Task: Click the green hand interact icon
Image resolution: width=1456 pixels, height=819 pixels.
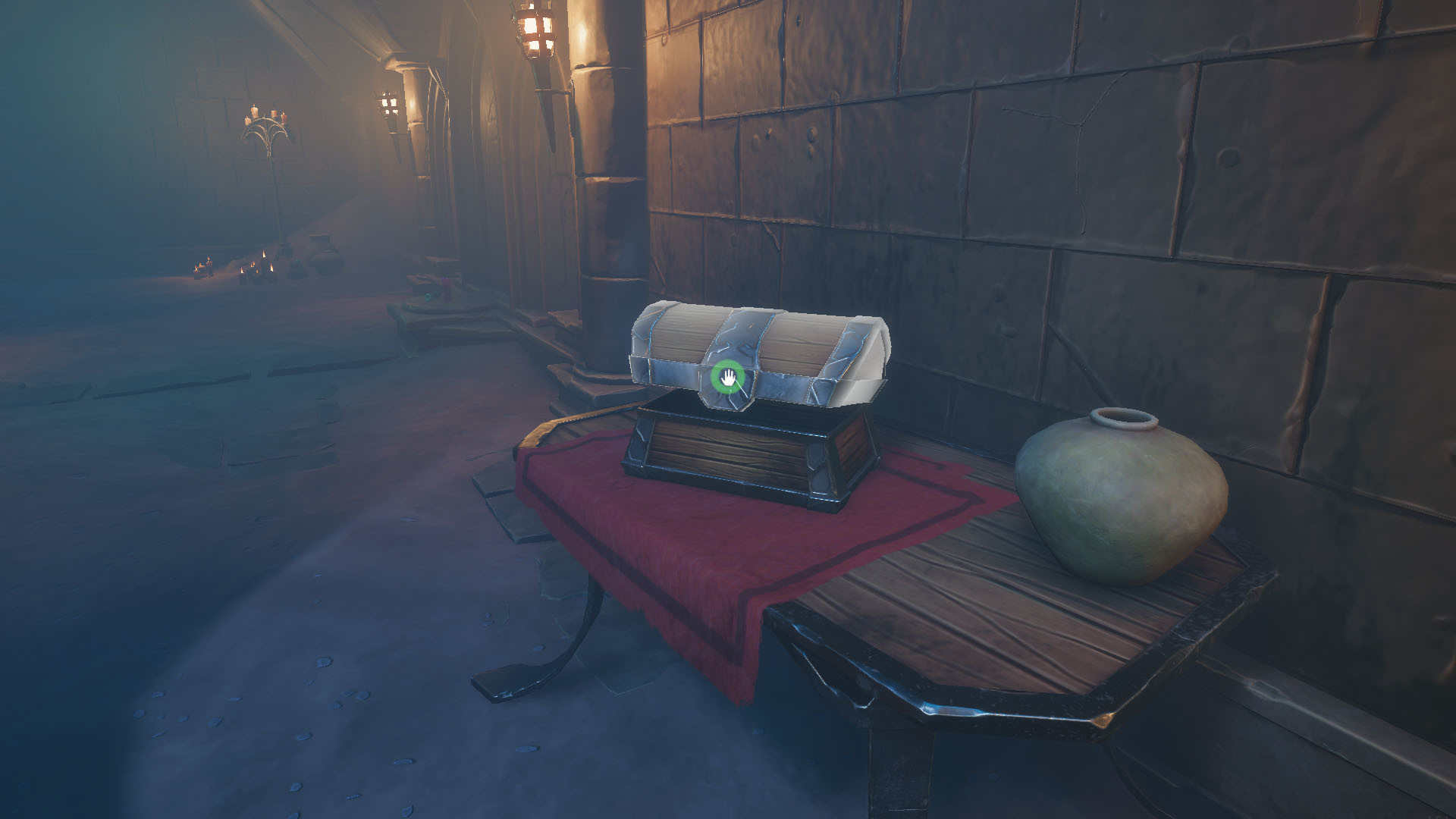Action: tap(729, 377)
